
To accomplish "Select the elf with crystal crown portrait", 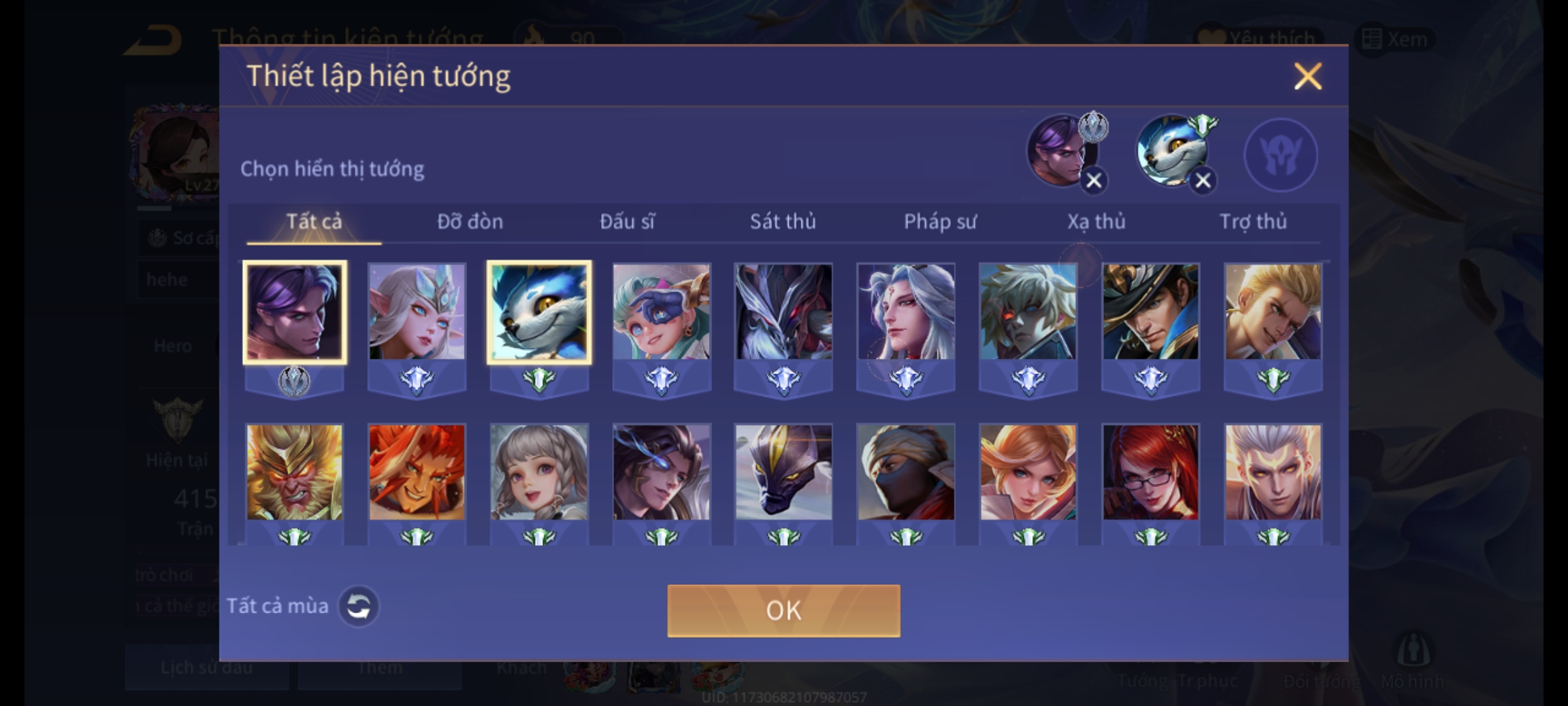I will tap(417, 312).
